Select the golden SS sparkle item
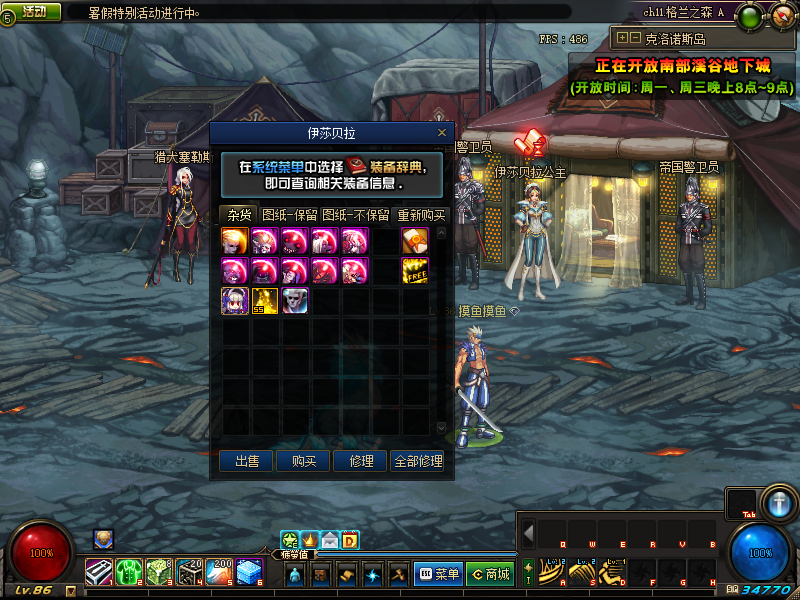Viewport: 800px width, 600px height. pyautogui.click(x=265, y=301)
